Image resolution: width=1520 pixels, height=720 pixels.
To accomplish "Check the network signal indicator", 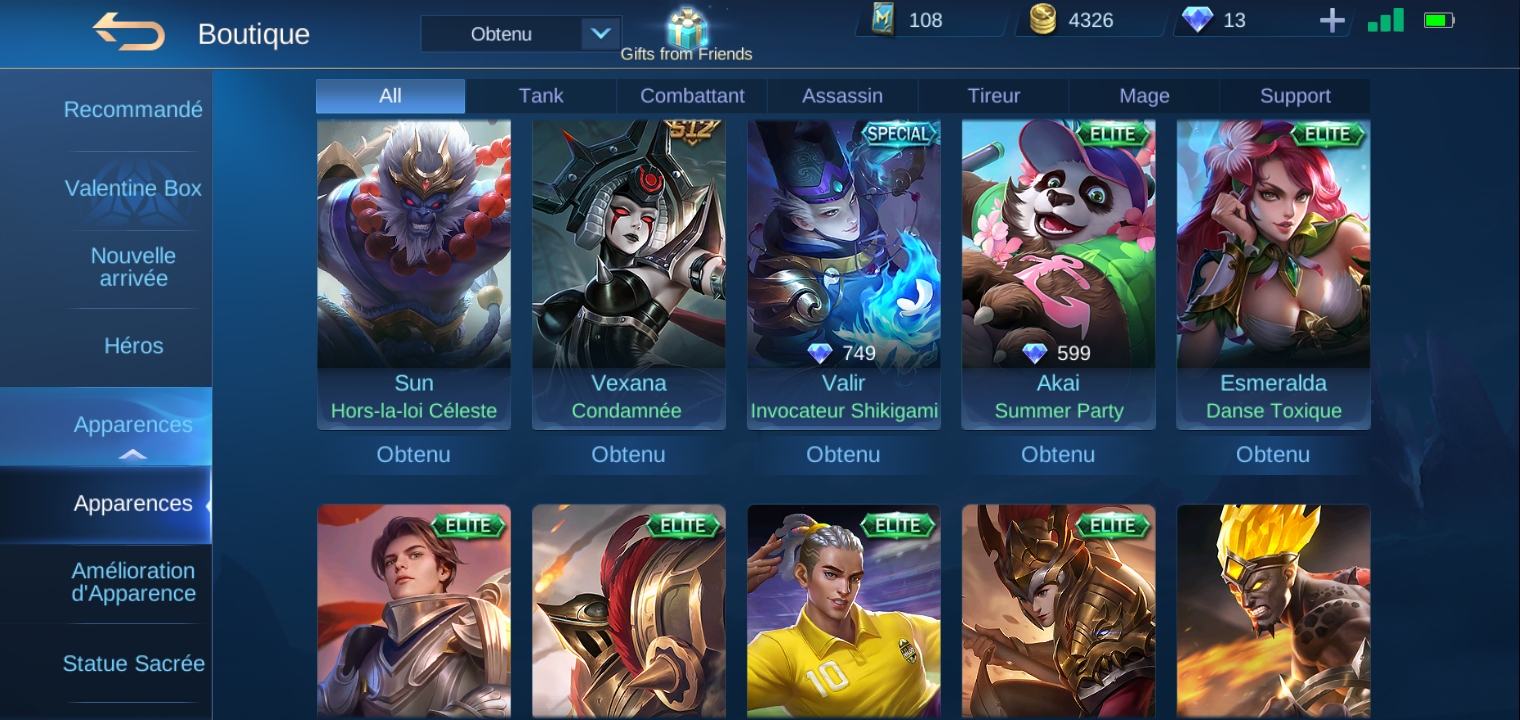I will (1385, 19).
